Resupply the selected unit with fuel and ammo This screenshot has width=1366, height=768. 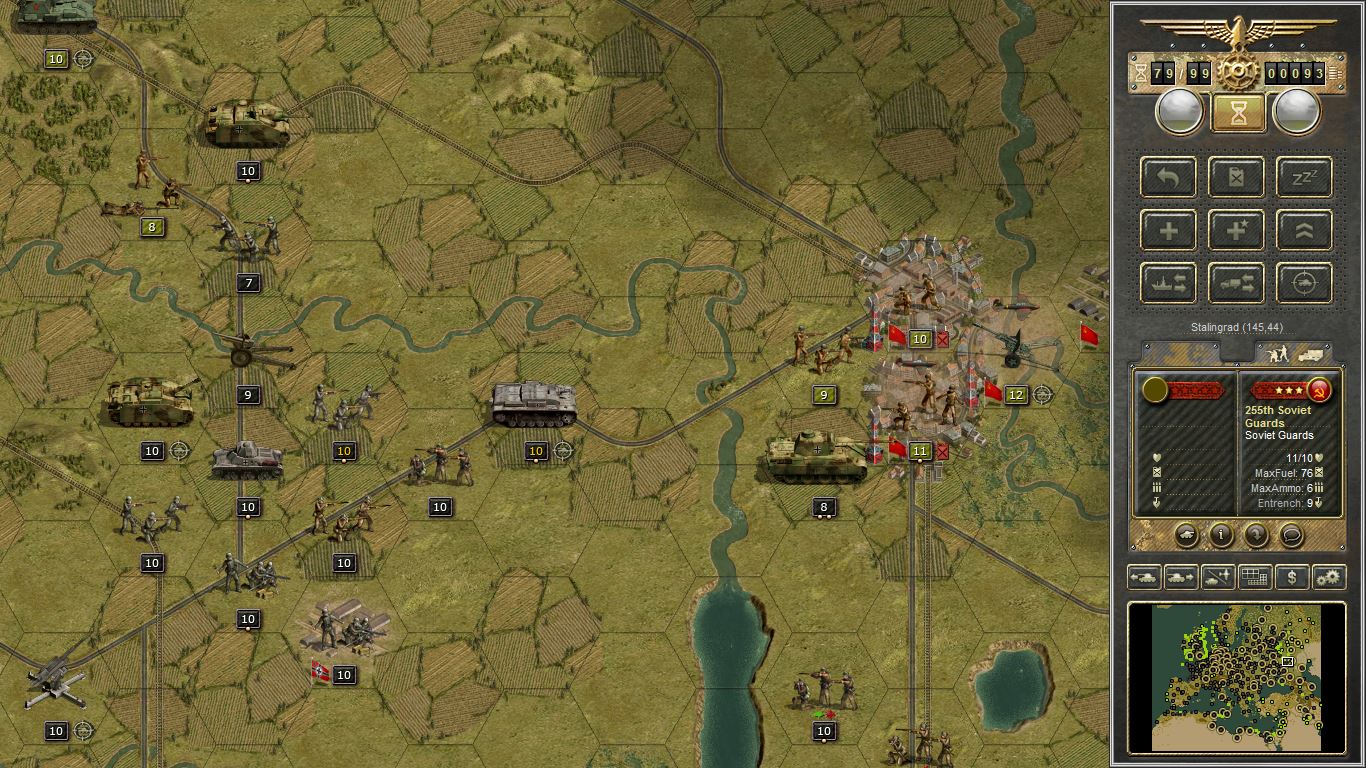(1236, 177)
